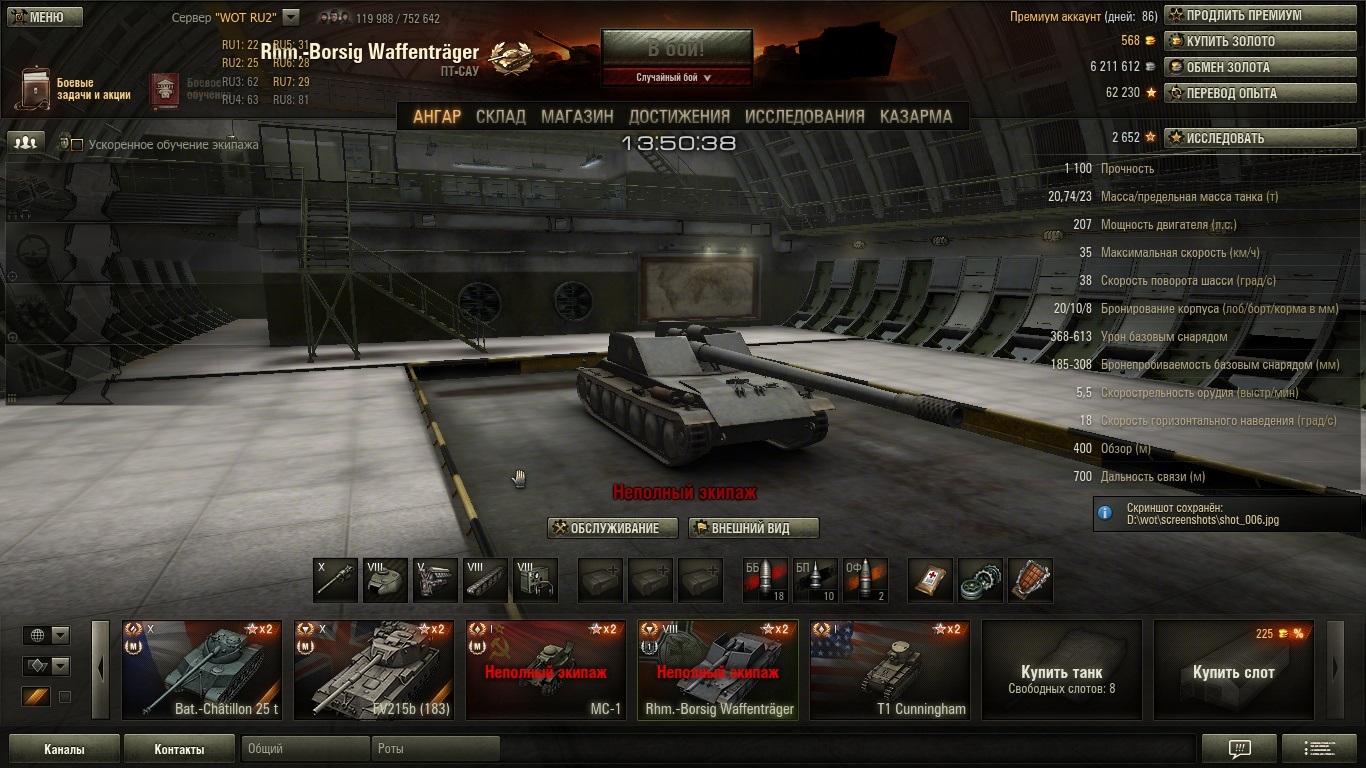This screenshot has height=768, width=1366.
Task: Choose the Купить золото button
Action: click(1245, 42)
